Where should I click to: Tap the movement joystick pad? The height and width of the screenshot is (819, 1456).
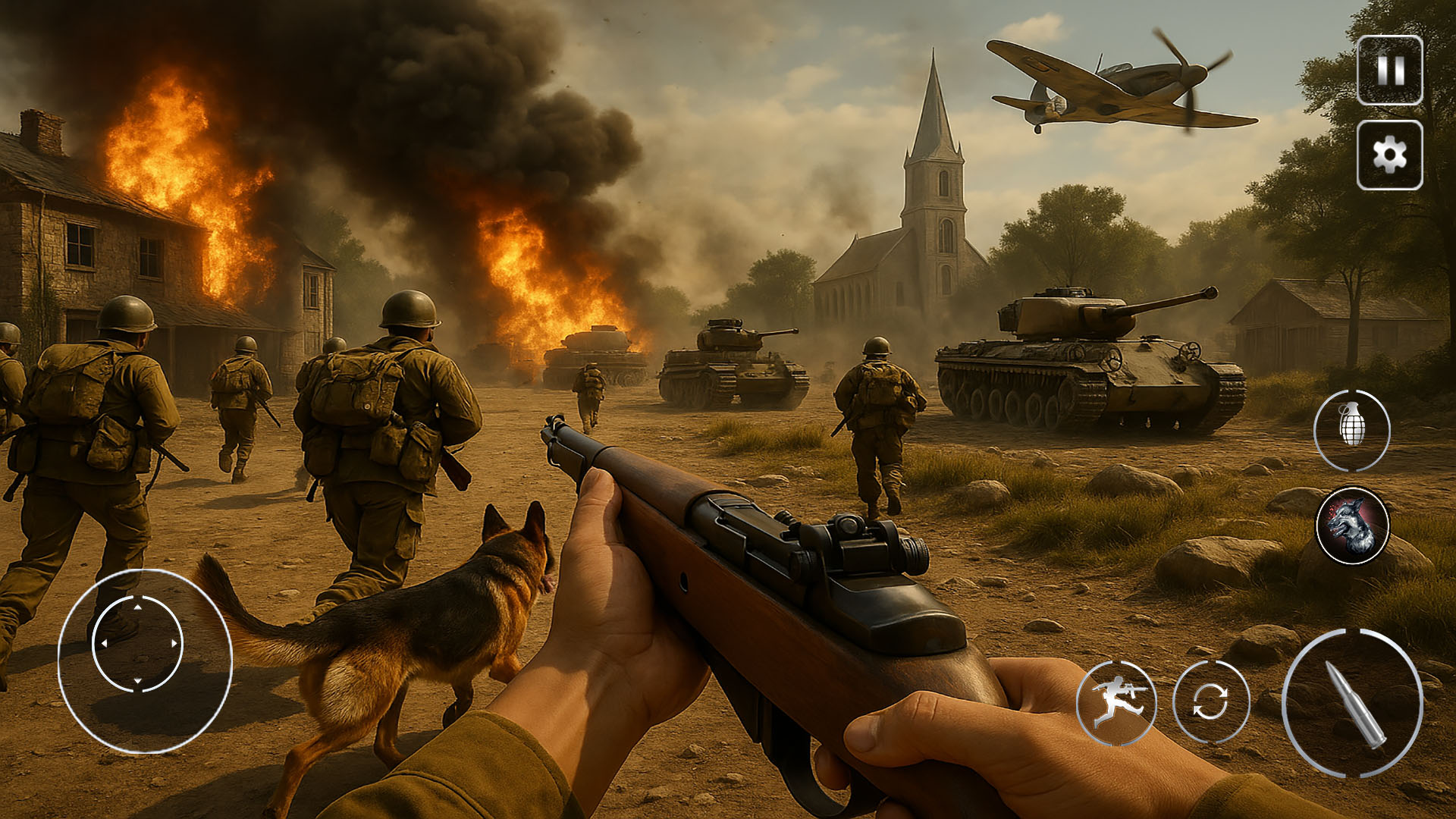pyautogui.click(x=138, y=645)
